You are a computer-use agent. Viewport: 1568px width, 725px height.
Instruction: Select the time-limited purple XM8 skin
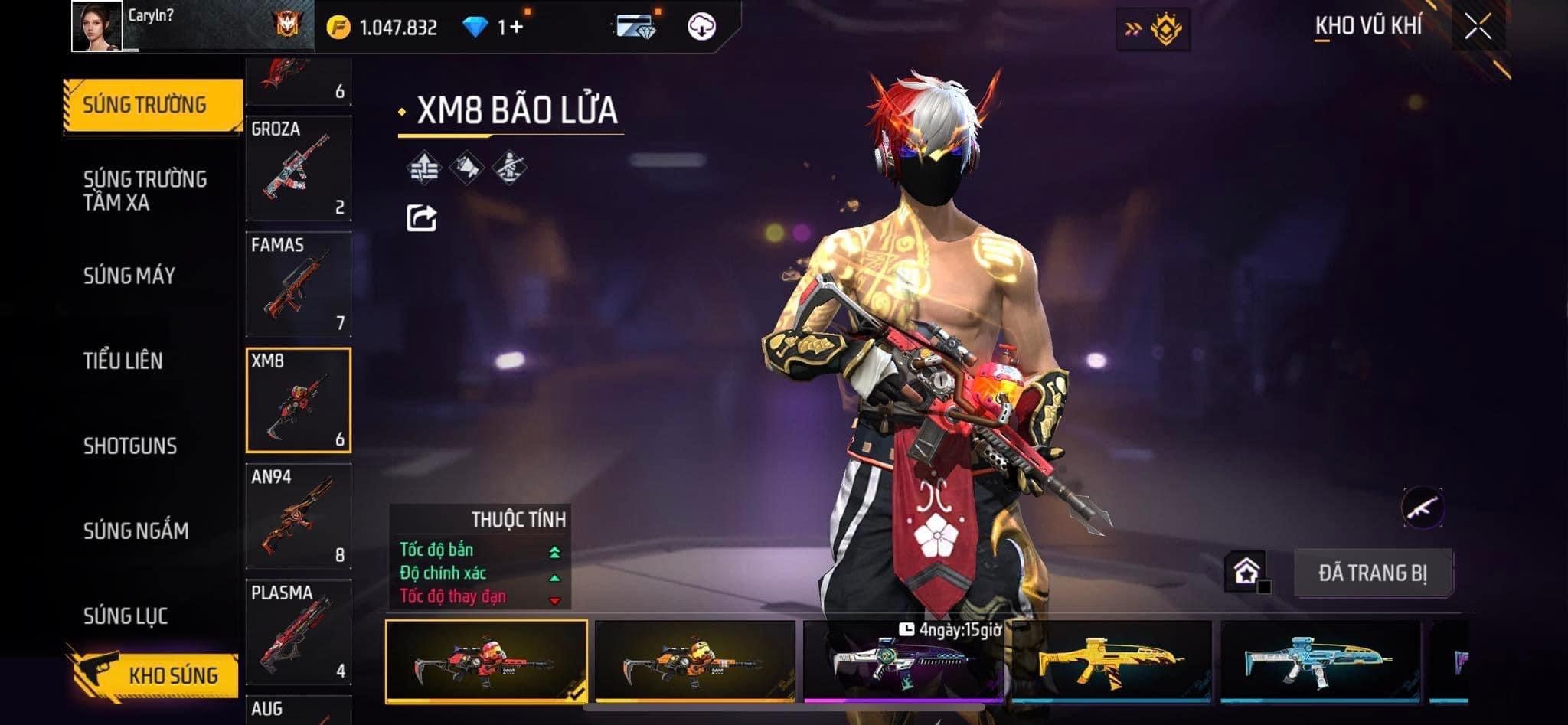click(x=903, y=661)
